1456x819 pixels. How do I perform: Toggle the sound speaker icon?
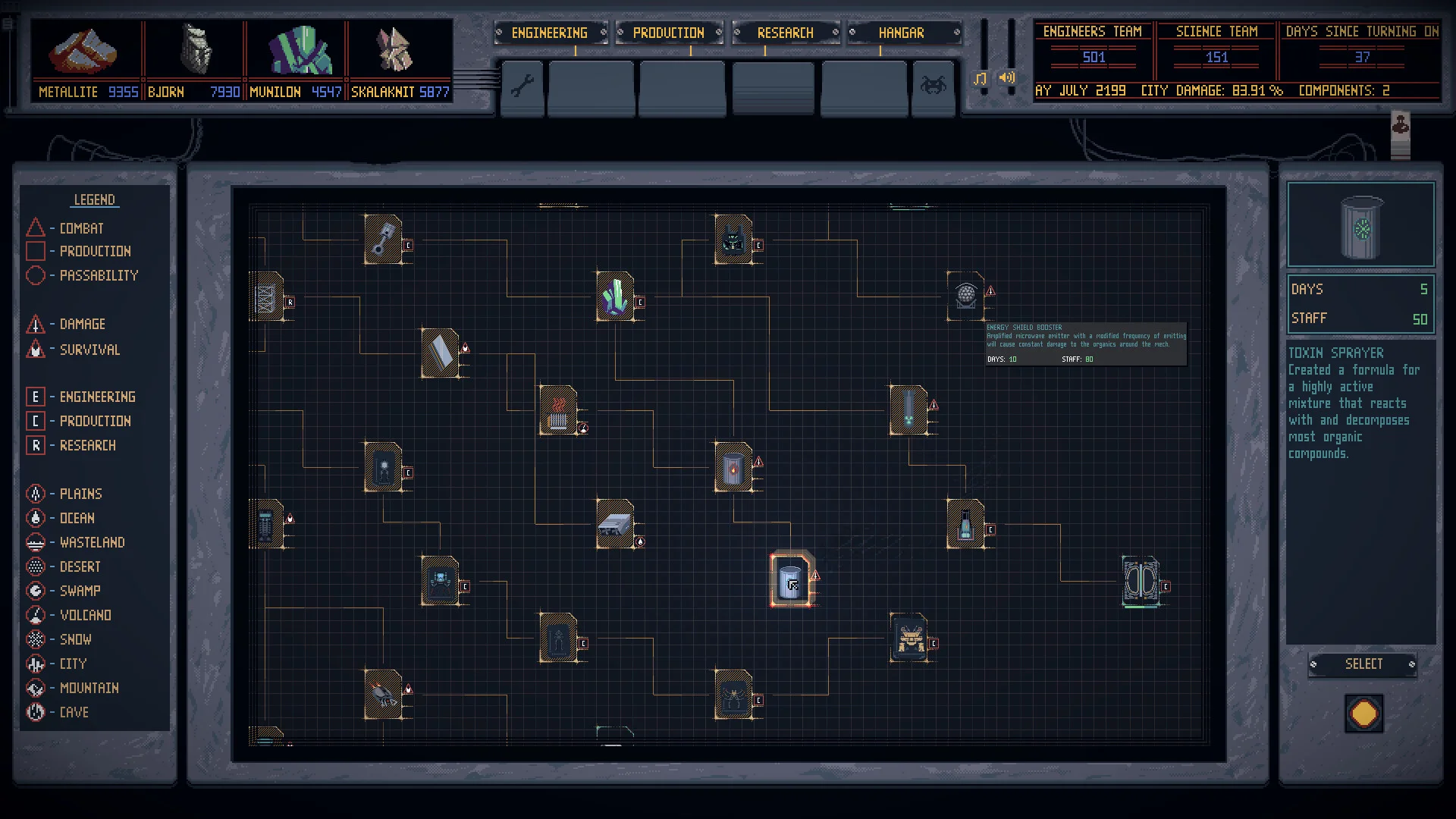pyautogui.click(x=1007, y=77)
